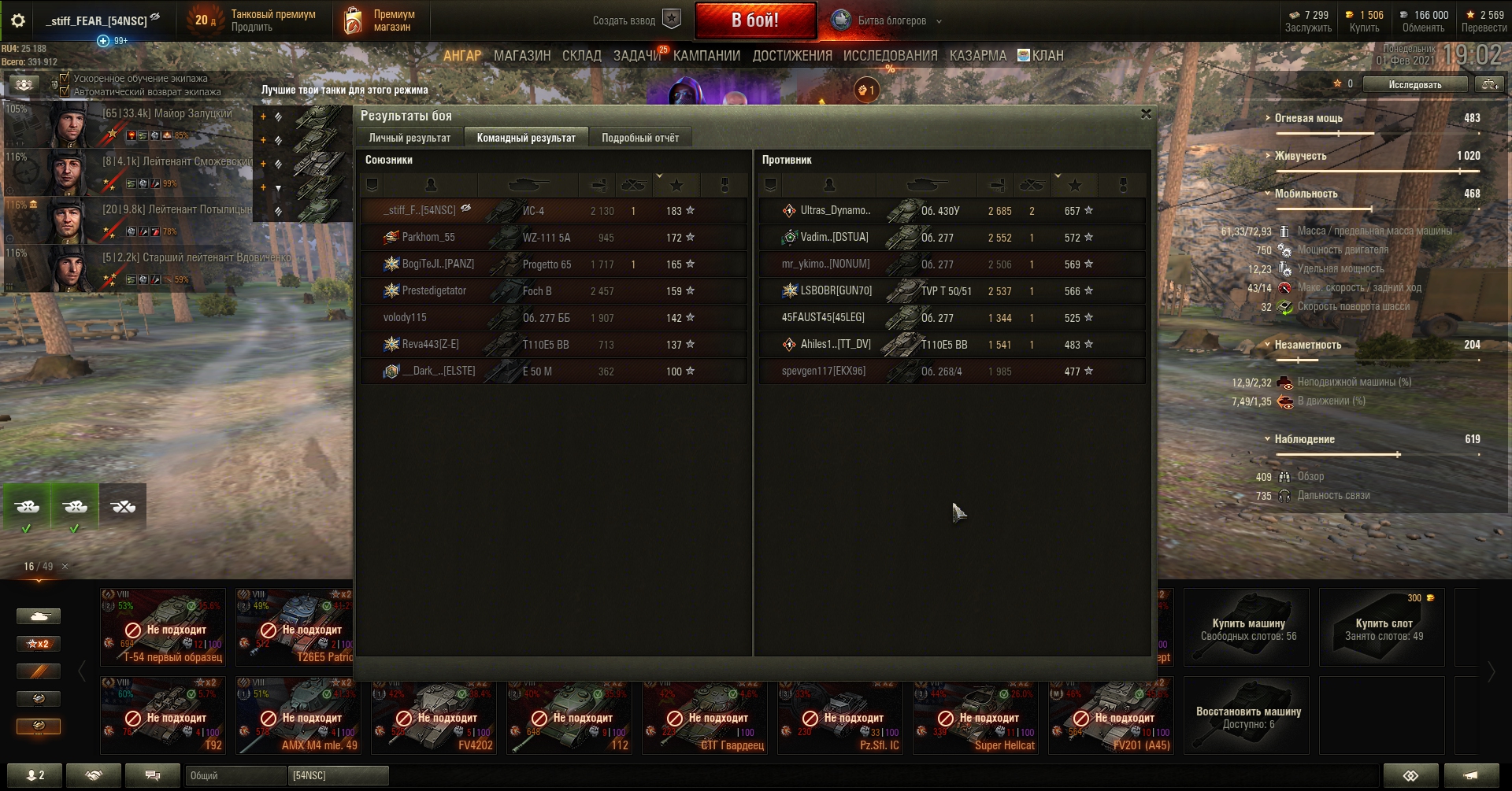
Task: Open the Подробный отчёт tab
Action: tap(639, 138)
